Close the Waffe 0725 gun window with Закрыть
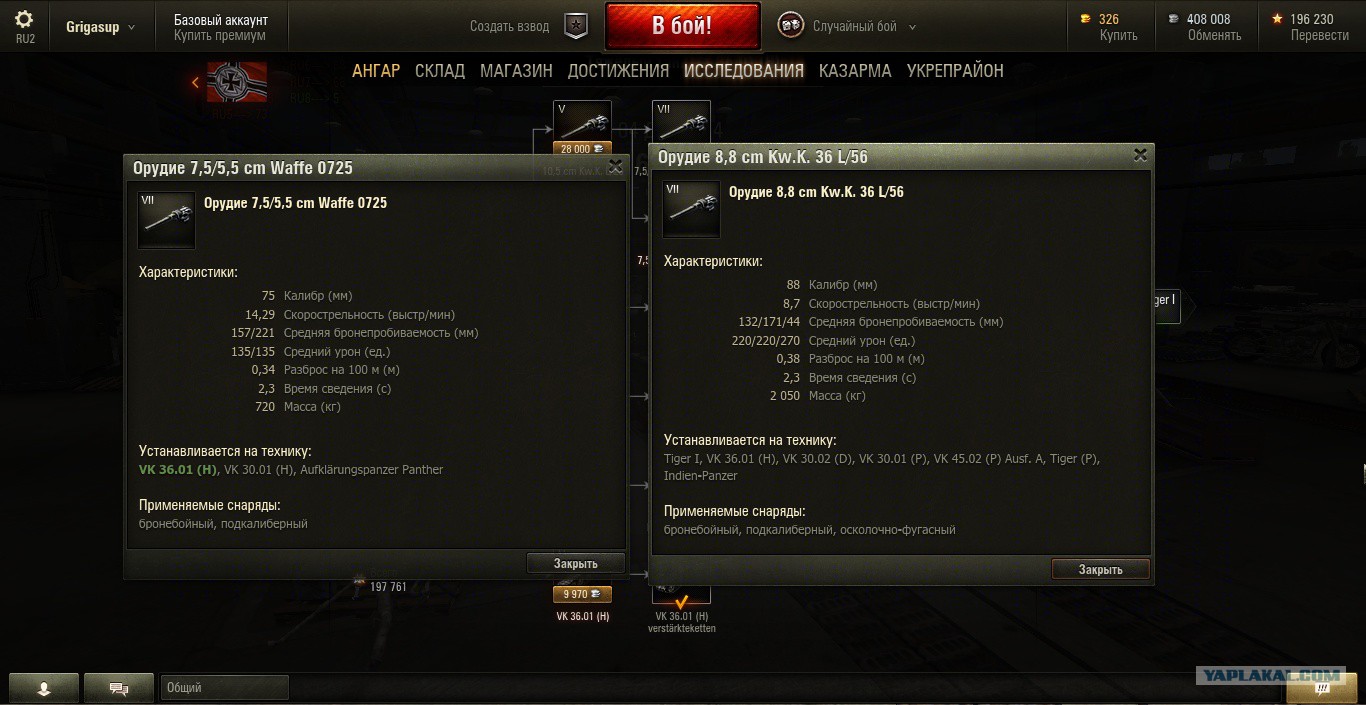 pos(575,564)
